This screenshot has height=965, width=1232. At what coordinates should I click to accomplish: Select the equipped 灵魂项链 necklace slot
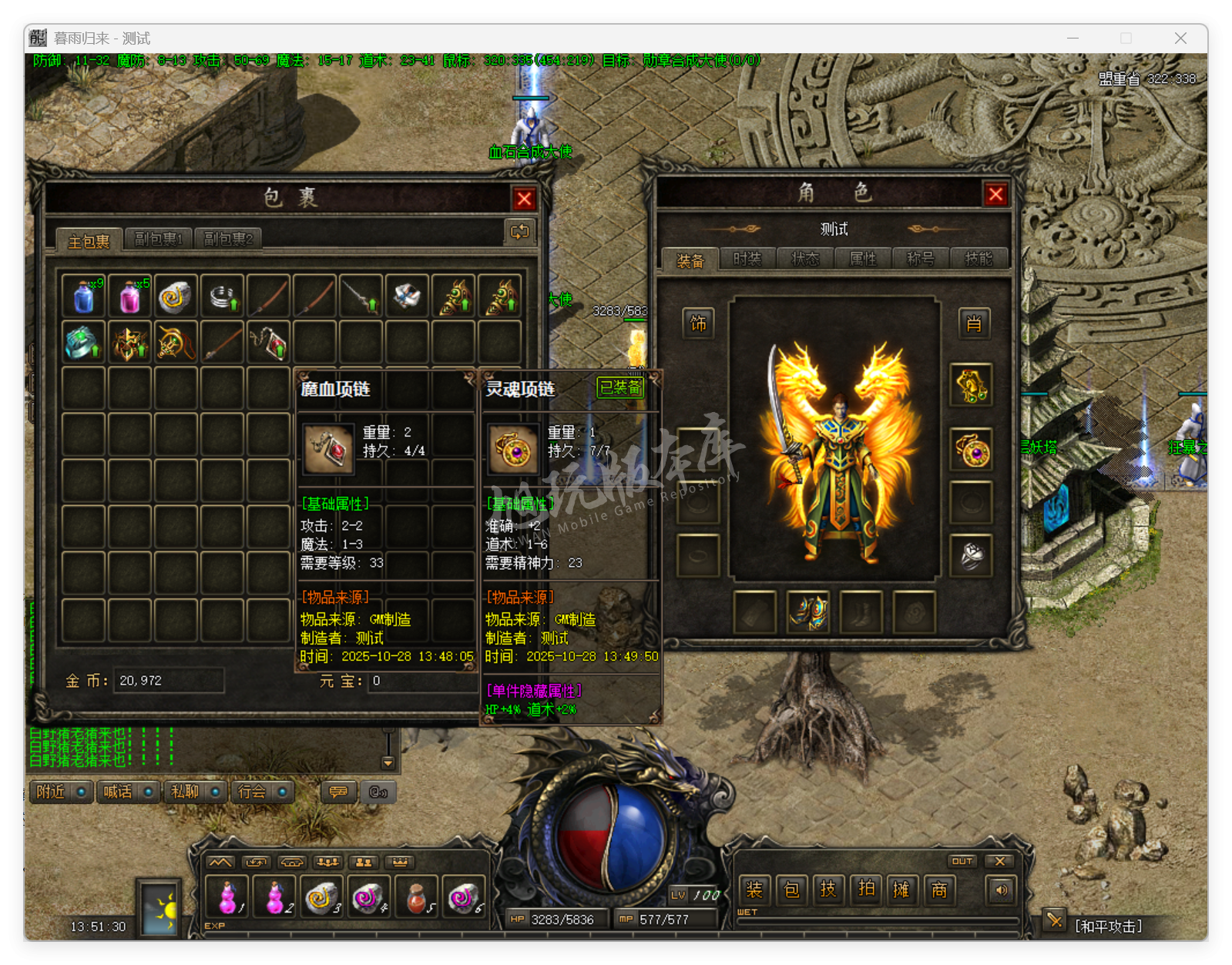click(972, 451)
